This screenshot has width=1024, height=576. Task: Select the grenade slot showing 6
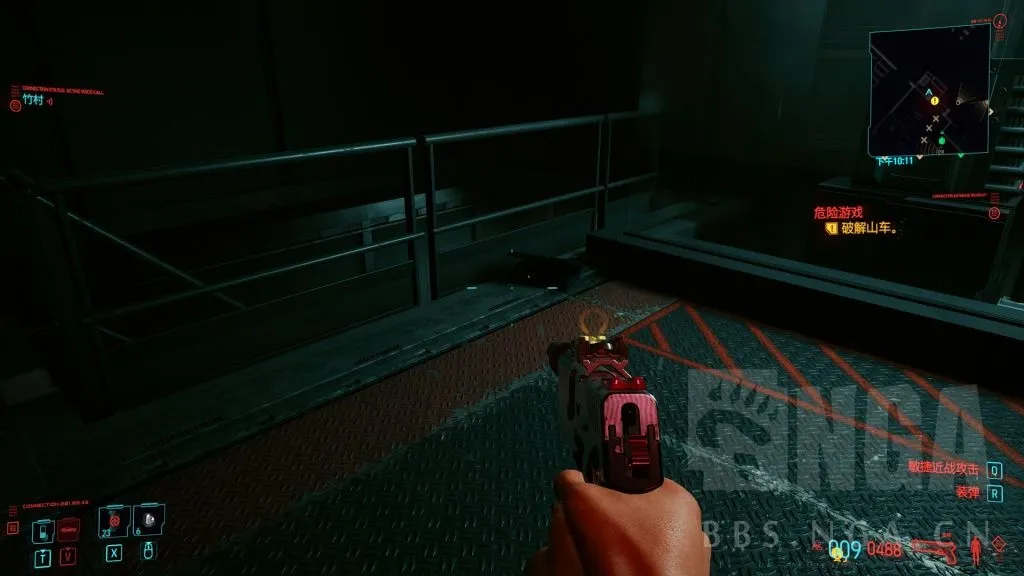pos(149,521)
